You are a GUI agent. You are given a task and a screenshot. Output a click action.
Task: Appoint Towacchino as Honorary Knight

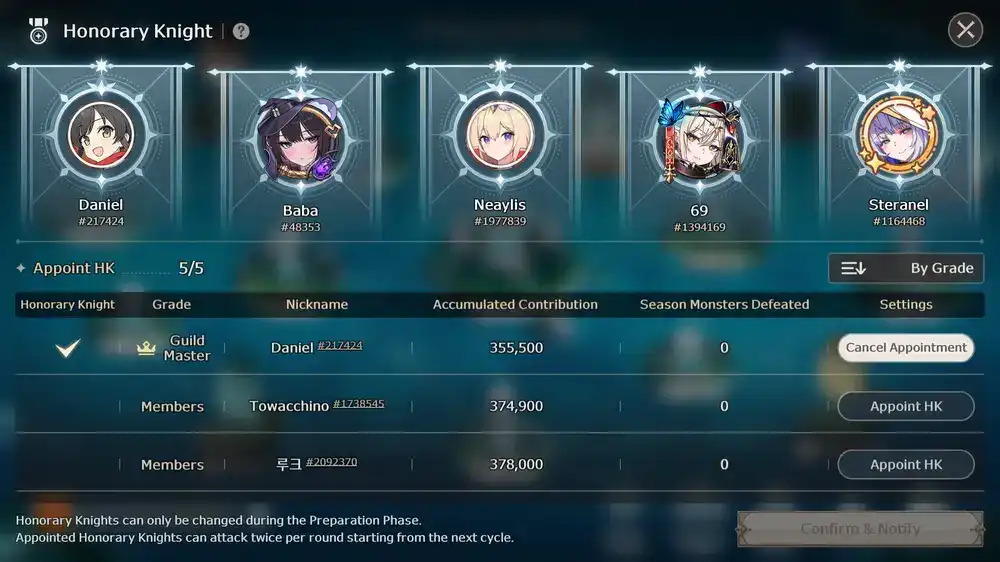906,406
